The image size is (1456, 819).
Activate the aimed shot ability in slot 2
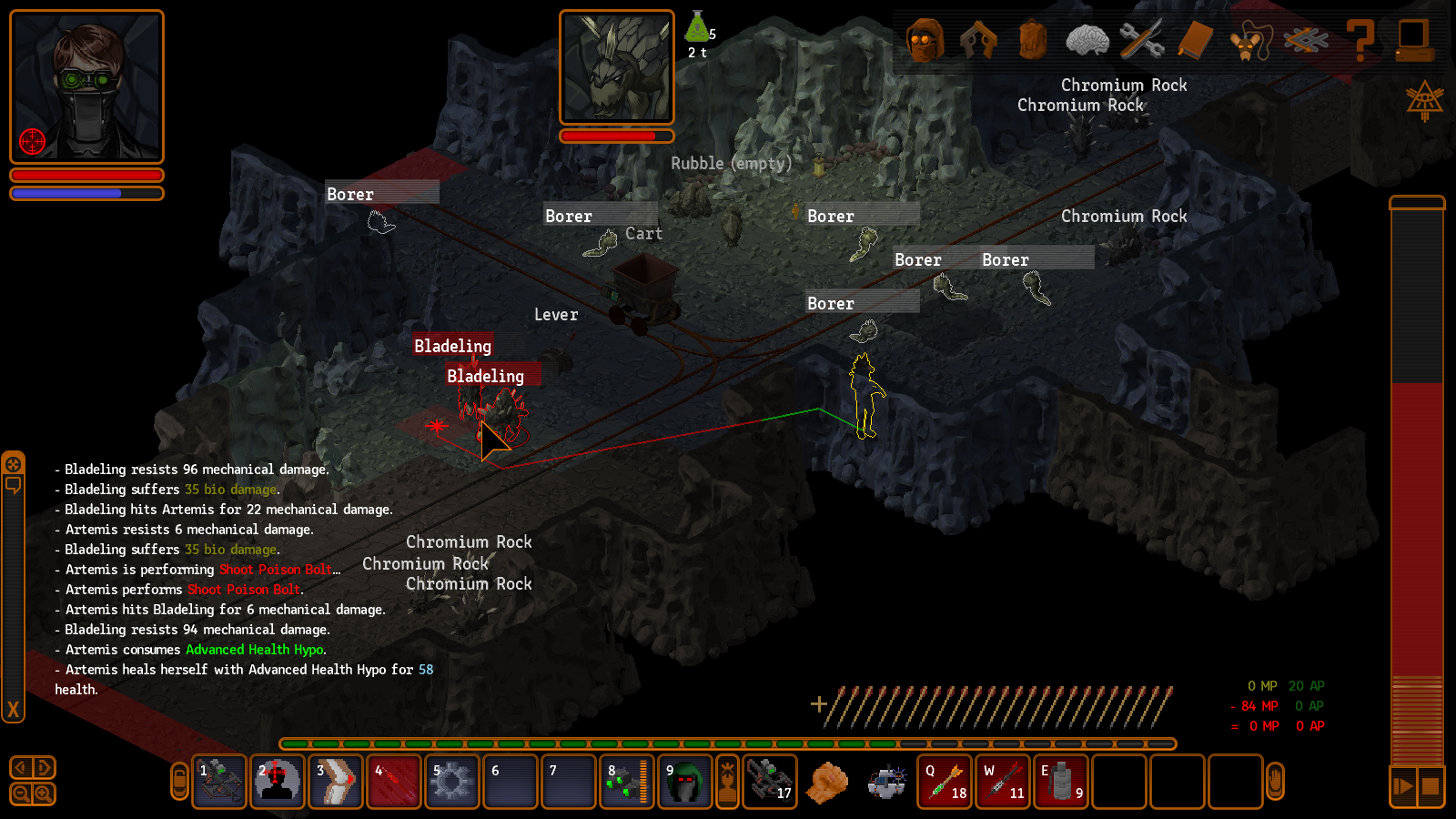278,782
